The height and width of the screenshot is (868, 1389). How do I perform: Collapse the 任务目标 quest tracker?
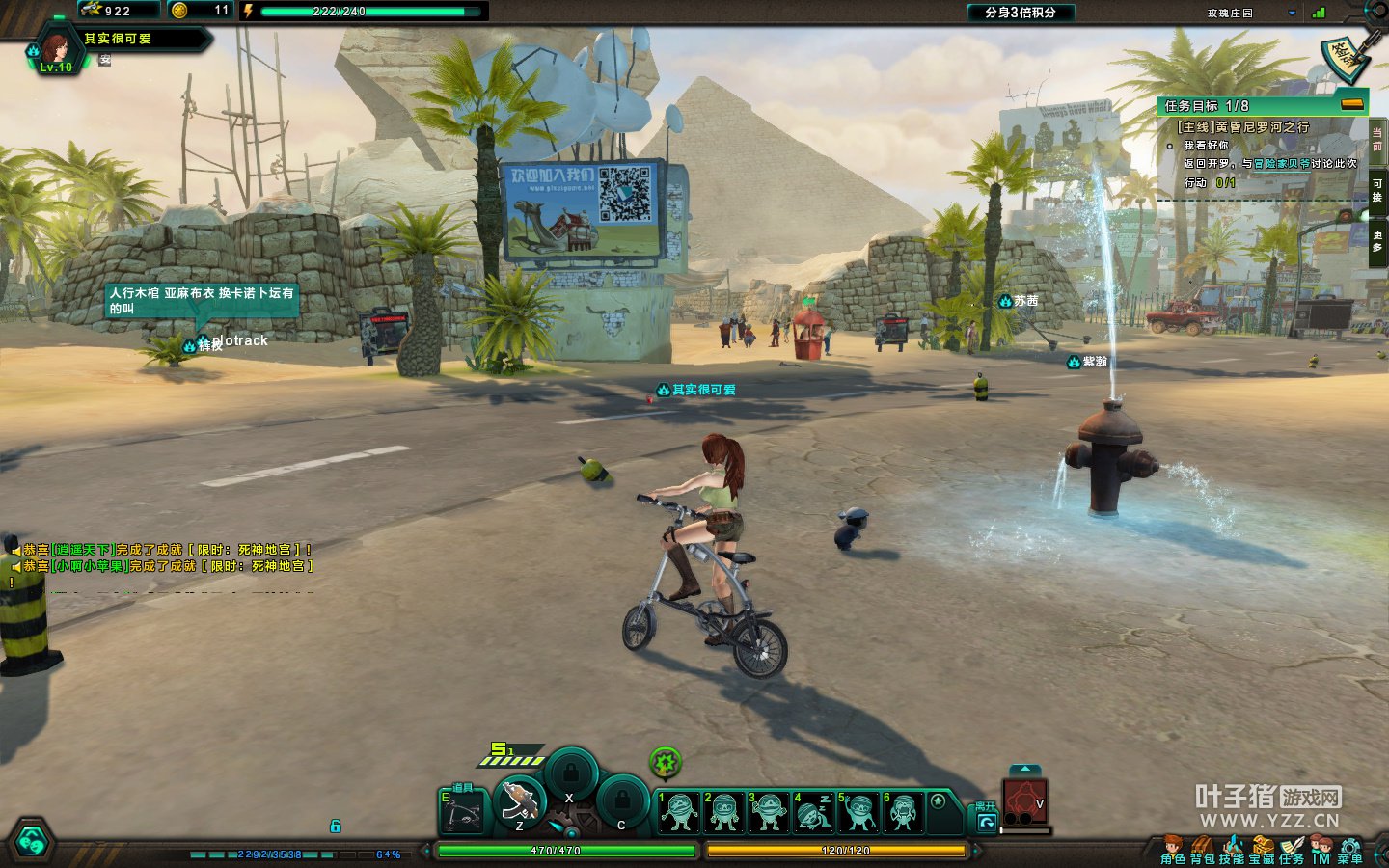click(1352, 104)
